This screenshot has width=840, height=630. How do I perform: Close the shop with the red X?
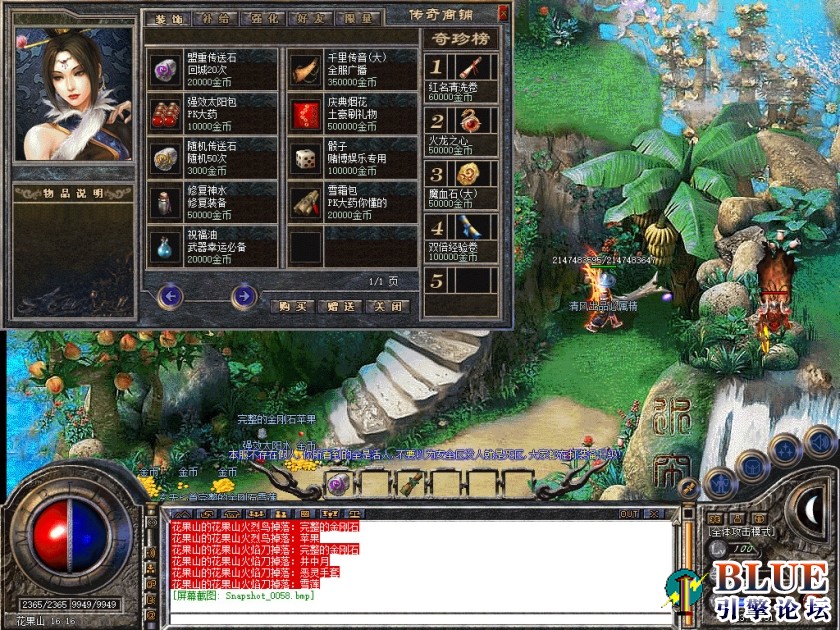coord(503,13)
